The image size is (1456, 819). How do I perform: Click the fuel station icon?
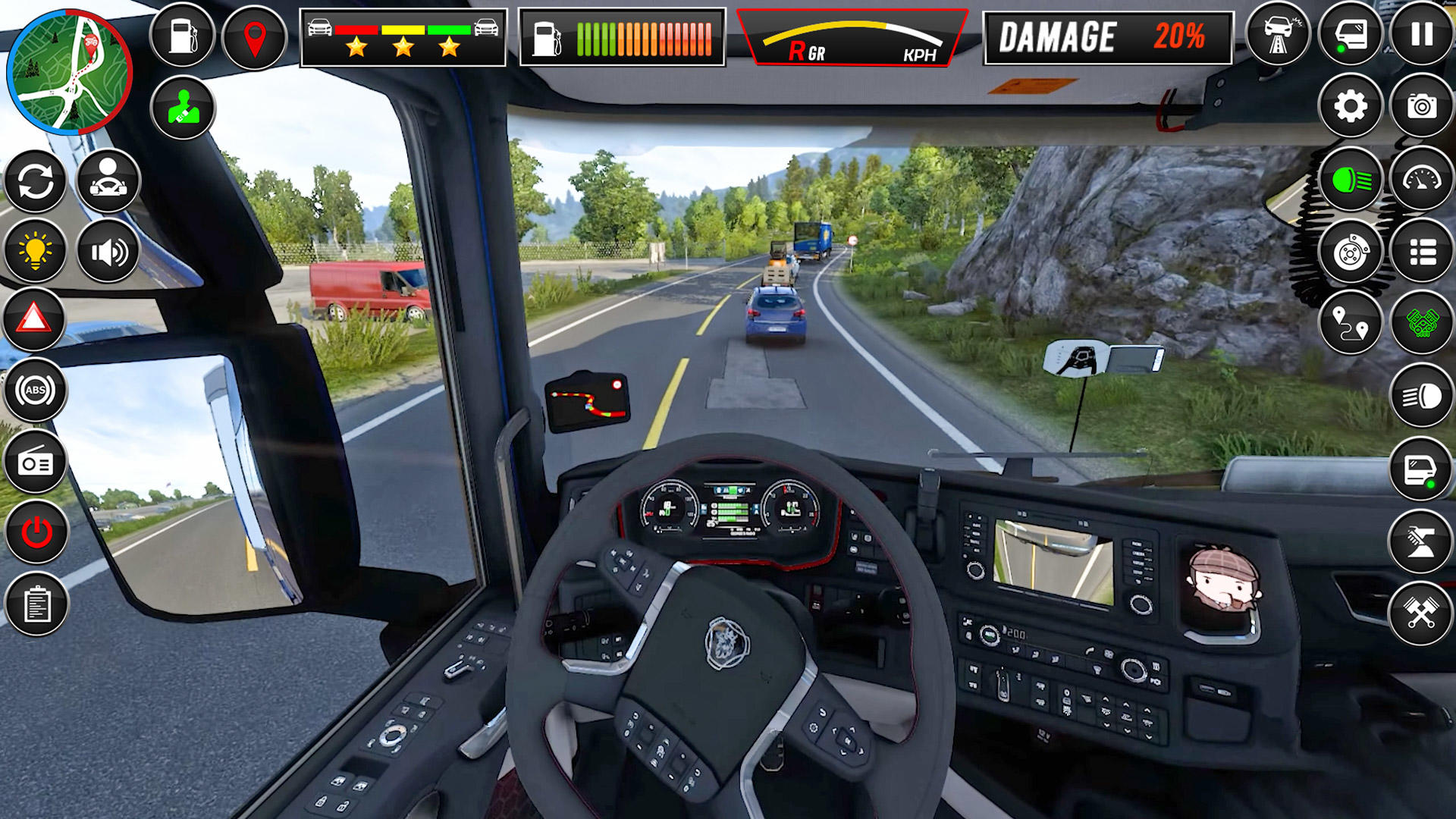coord(184,33)
